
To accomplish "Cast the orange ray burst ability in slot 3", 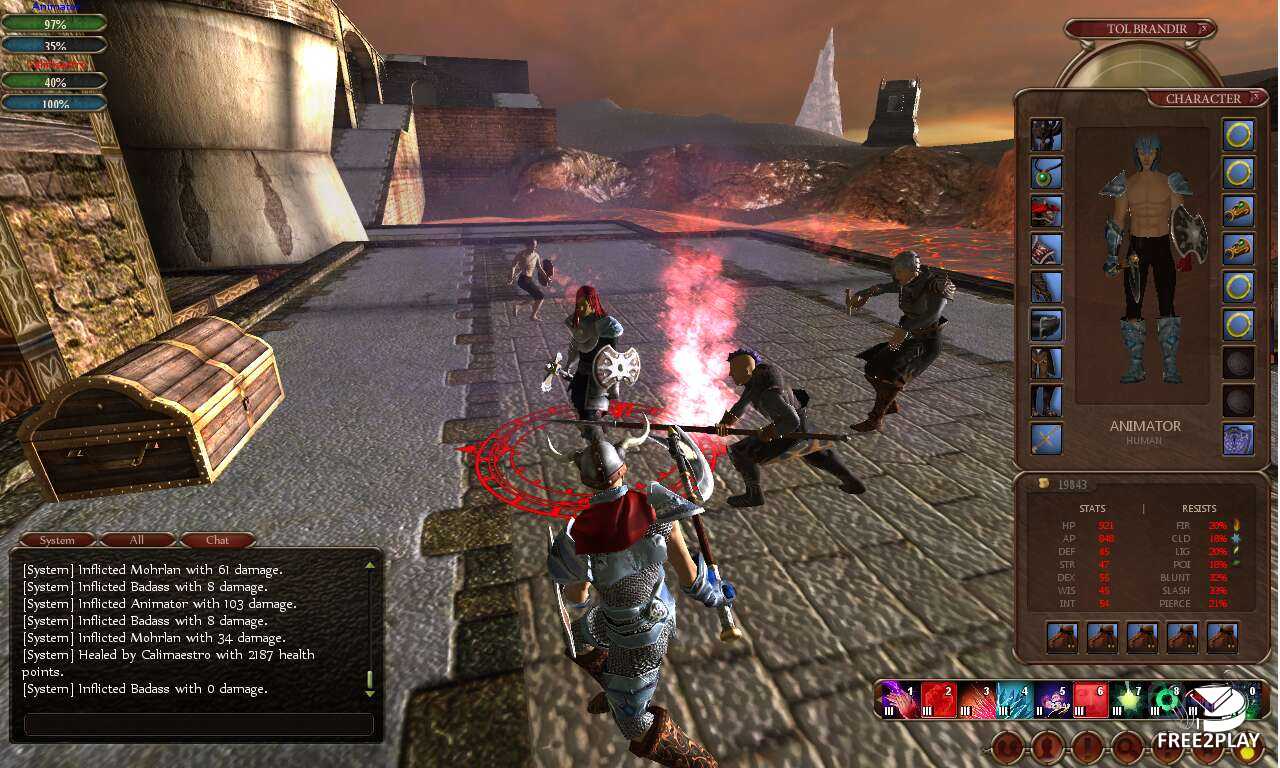I will pos(976,698).
